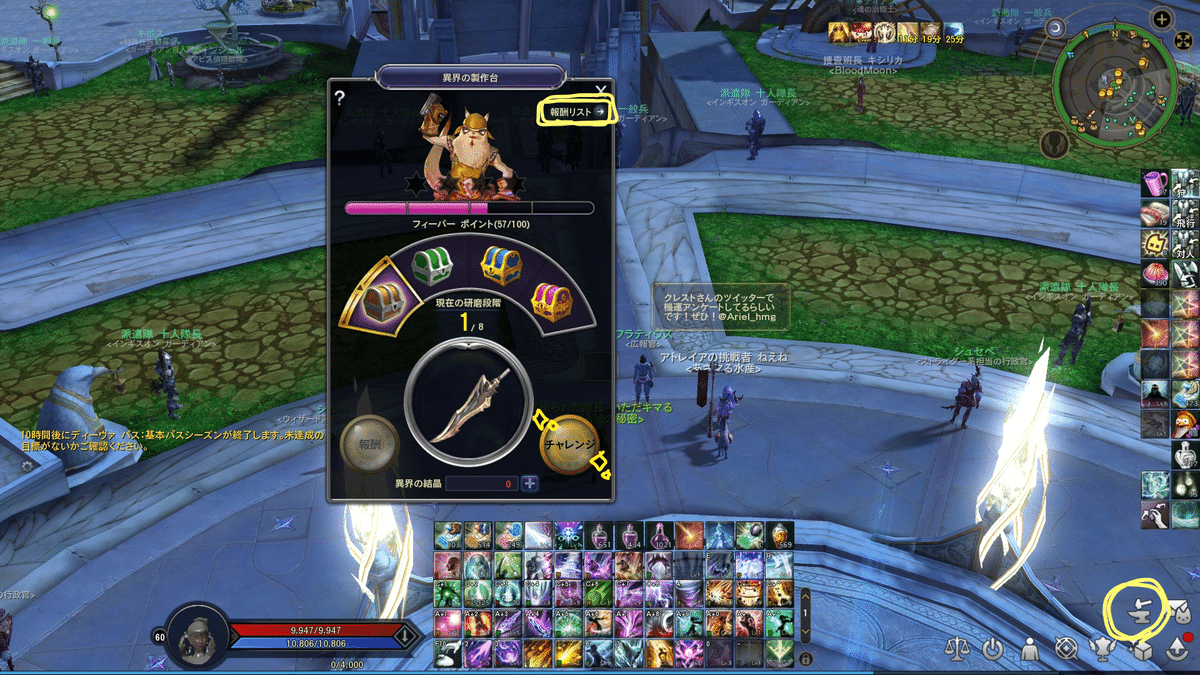This screenshot has width=1200, height=675.
Task: Click the power button system icon
Action: pyautogui.click(x=992, y=648)
